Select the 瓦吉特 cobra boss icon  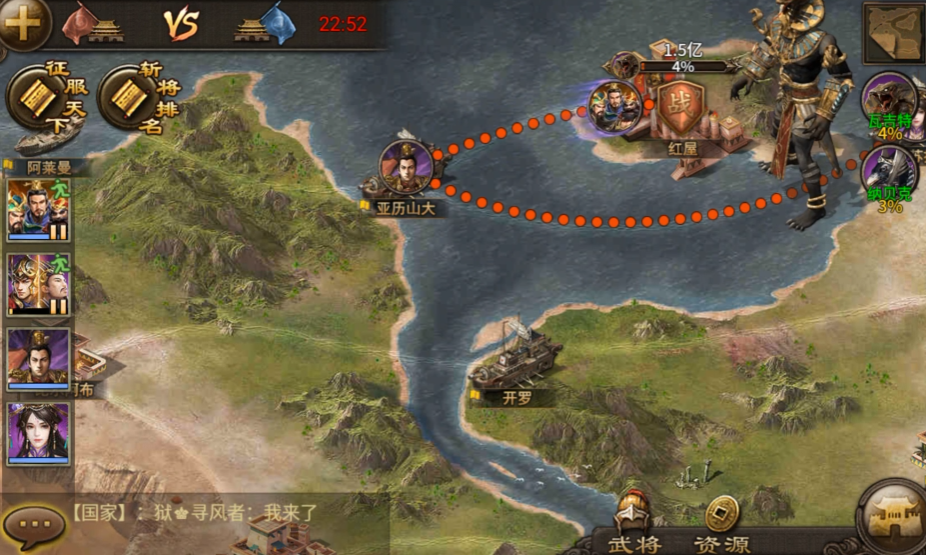point(889,100)
